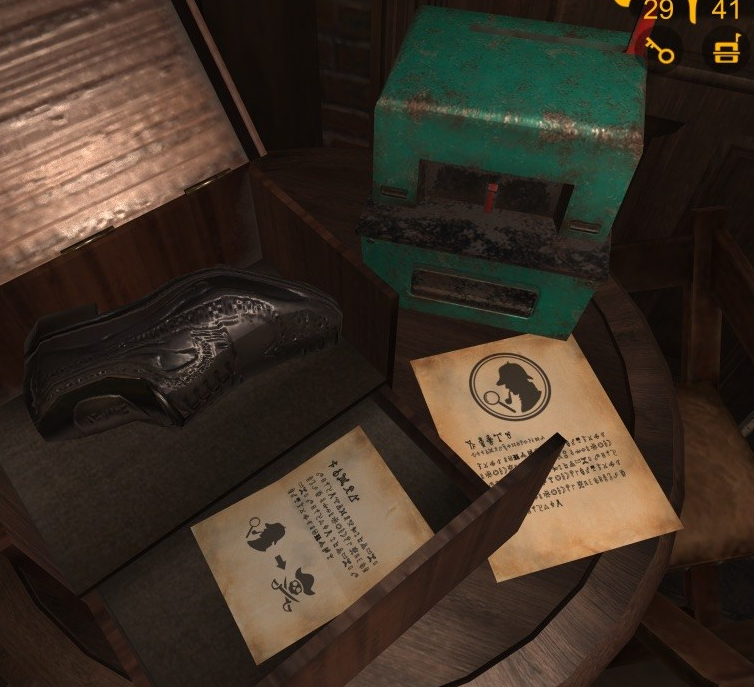Open the music box icon button
The width and height of the screenshot is (754, 687).
[727, 49]
